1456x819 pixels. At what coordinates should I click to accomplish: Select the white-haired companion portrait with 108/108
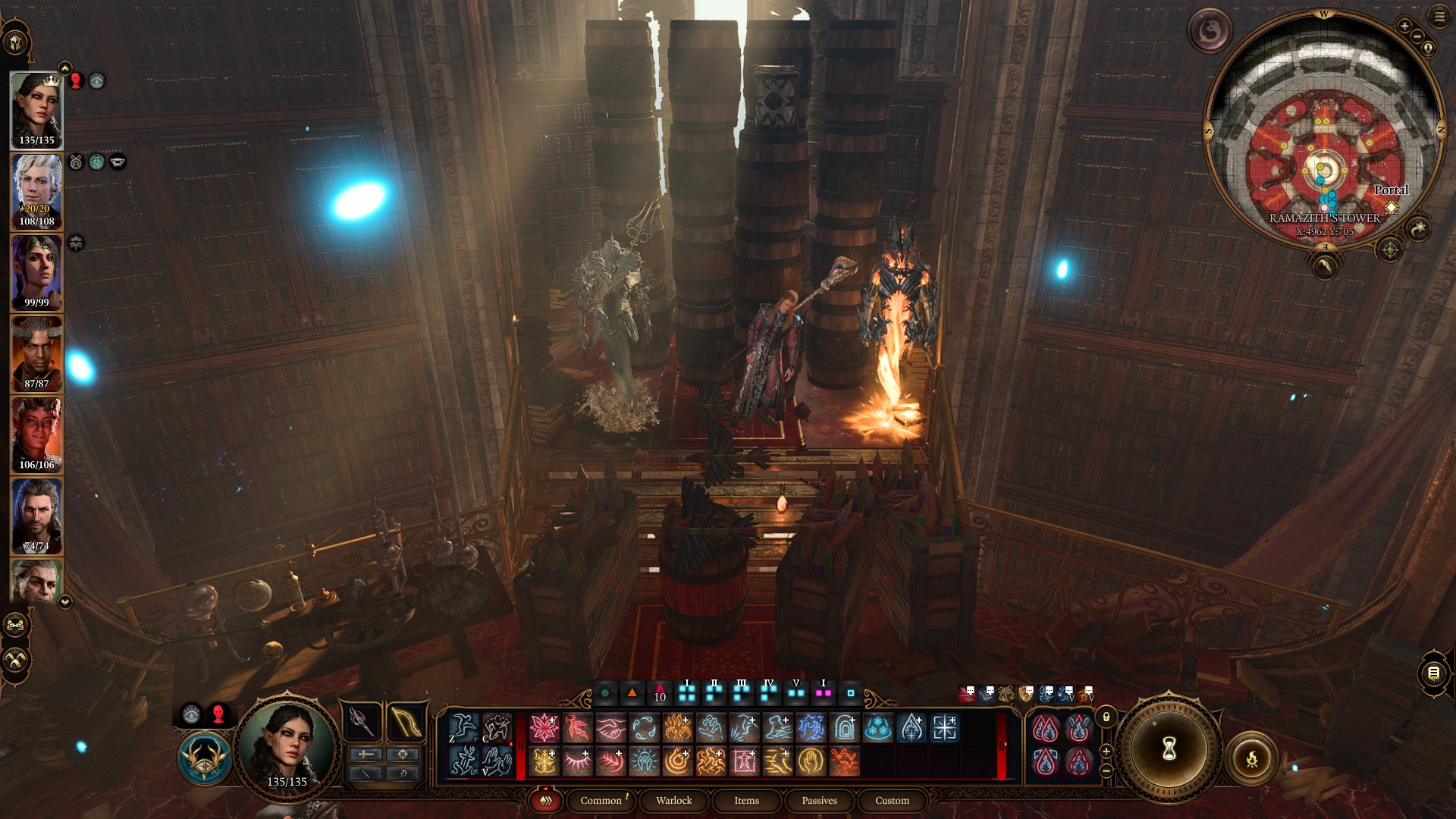36,191
